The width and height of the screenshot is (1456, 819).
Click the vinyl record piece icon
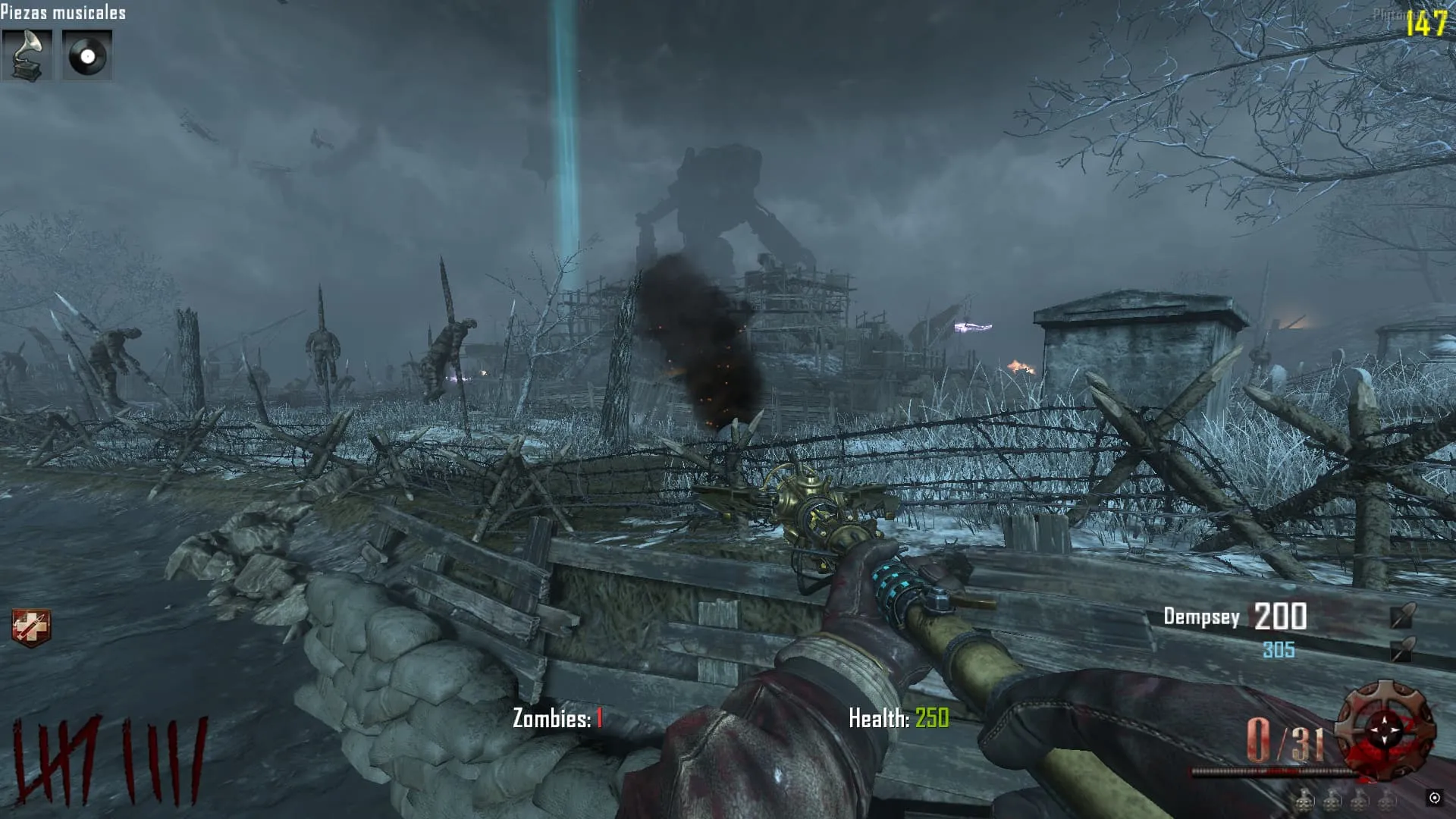tap(87, 55)
